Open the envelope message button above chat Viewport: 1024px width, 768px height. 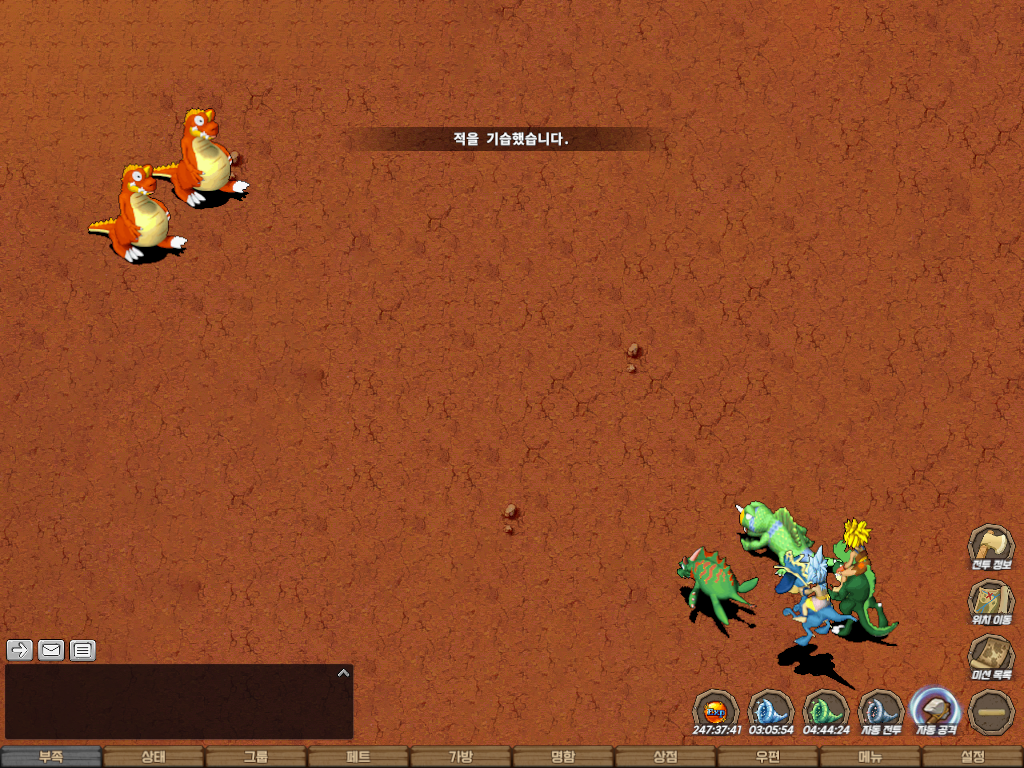point(51,650)
